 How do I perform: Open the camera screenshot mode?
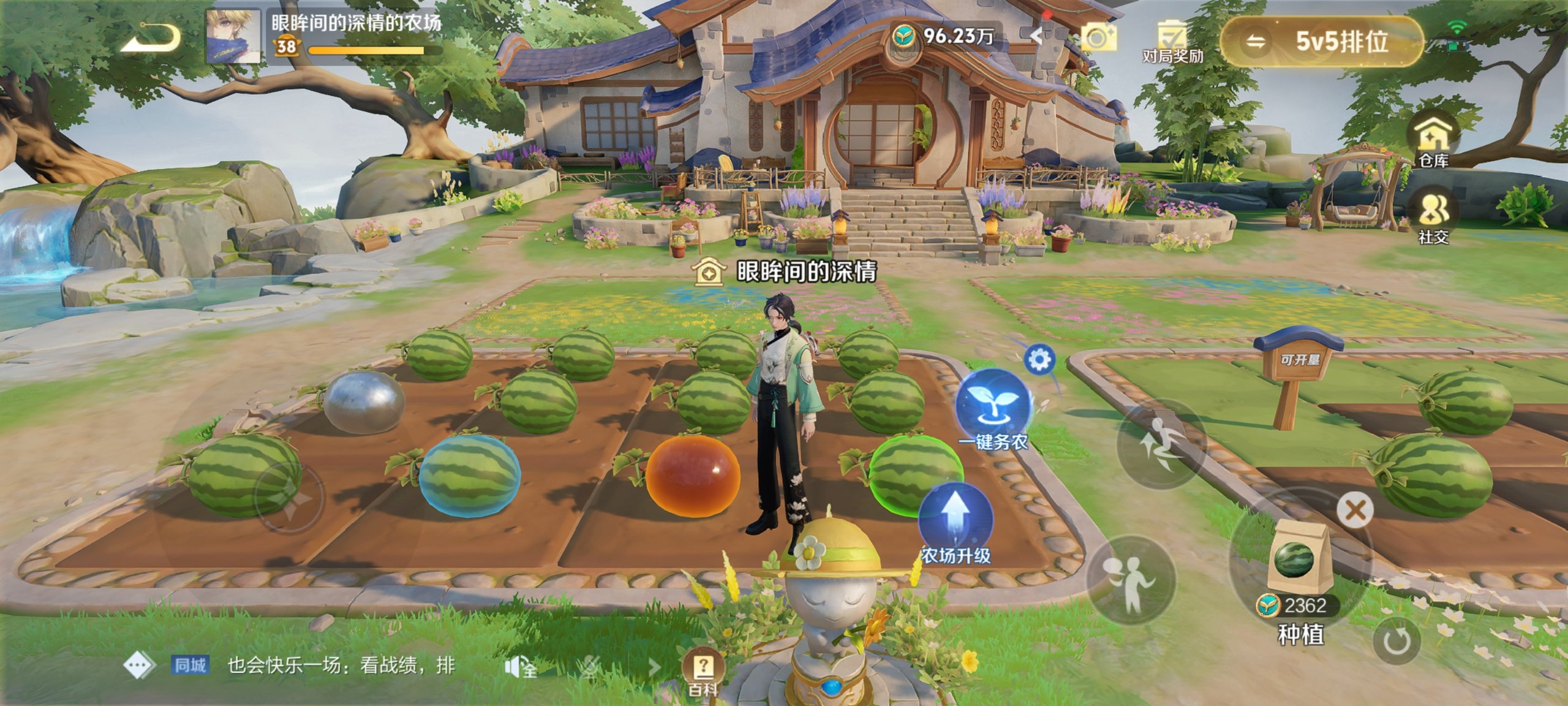1098,37
